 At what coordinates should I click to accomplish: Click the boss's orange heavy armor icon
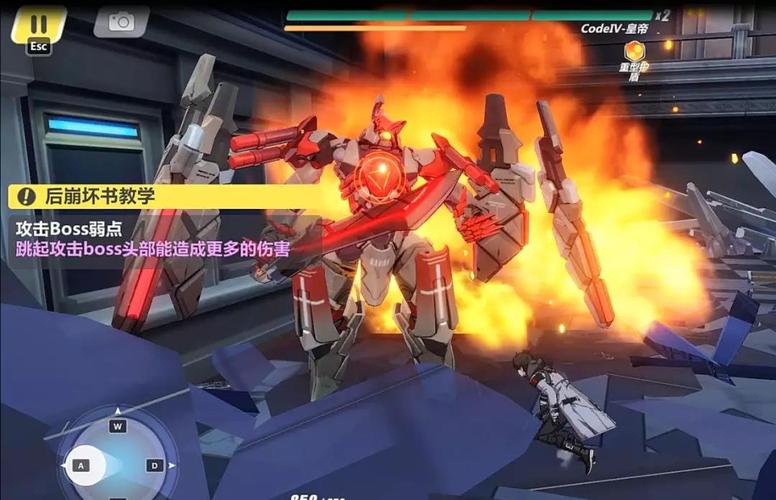pyautogui.click(x=634, y=51)
